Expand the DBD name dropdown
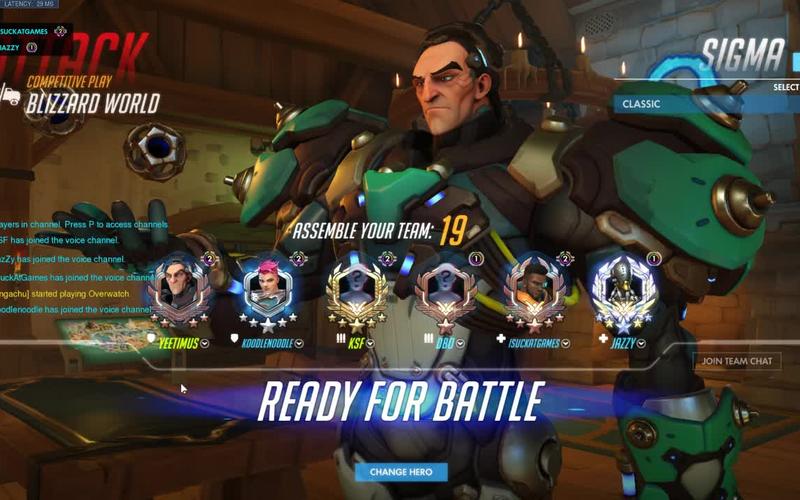800x500 pixels. point(462,343)
